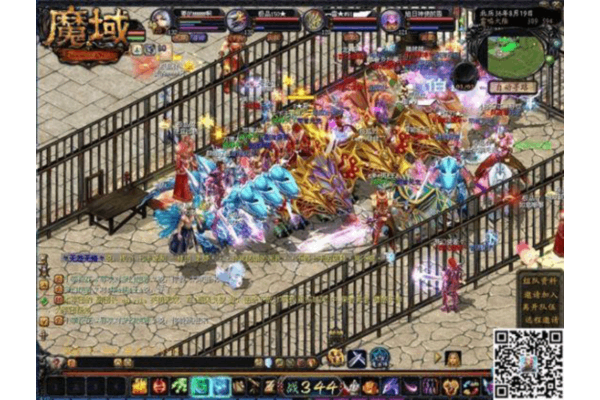Click the blue round icon beside crossed swords
Image resolution: width=600 pixels, height=400 pixels.
pyautogui.click(x=380, y=357)
